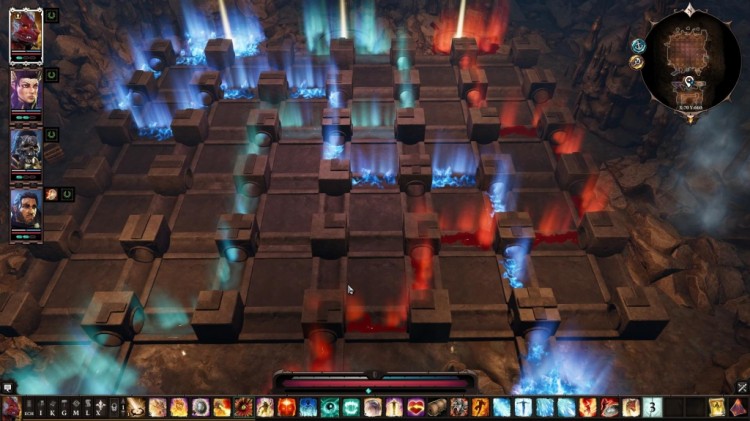The height and width of the screenshot is (421, 750).
Task: Click the gold round button beside minimap
Action: coord(636,62)
